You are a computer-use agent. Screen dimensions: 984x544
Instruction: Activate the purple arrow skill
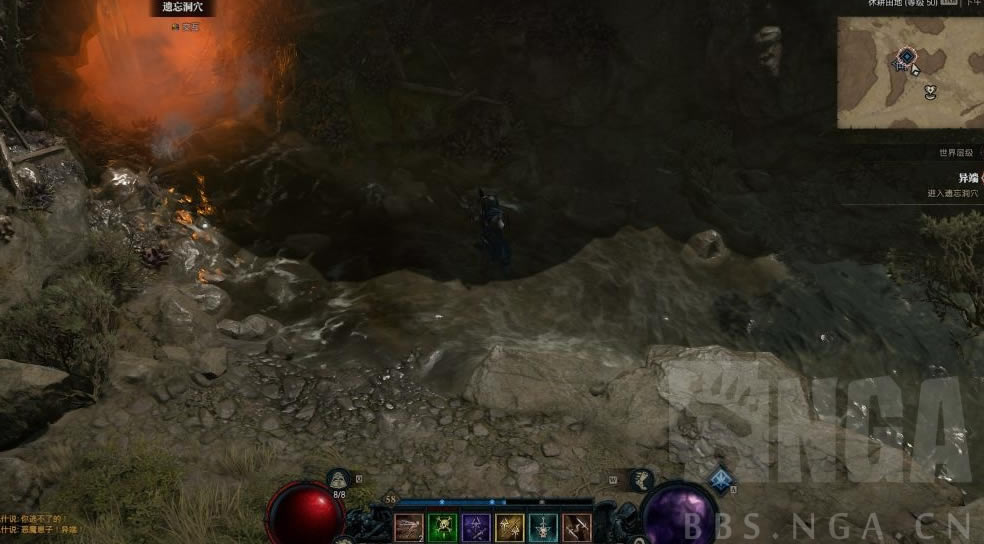476,527
